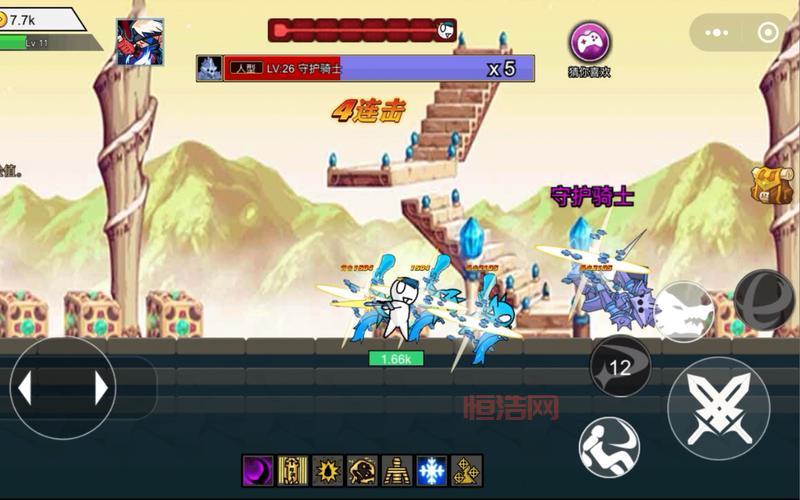Select the golden pillar skill icon
This screenshot has width=800, height=500.
coord(293,470)
